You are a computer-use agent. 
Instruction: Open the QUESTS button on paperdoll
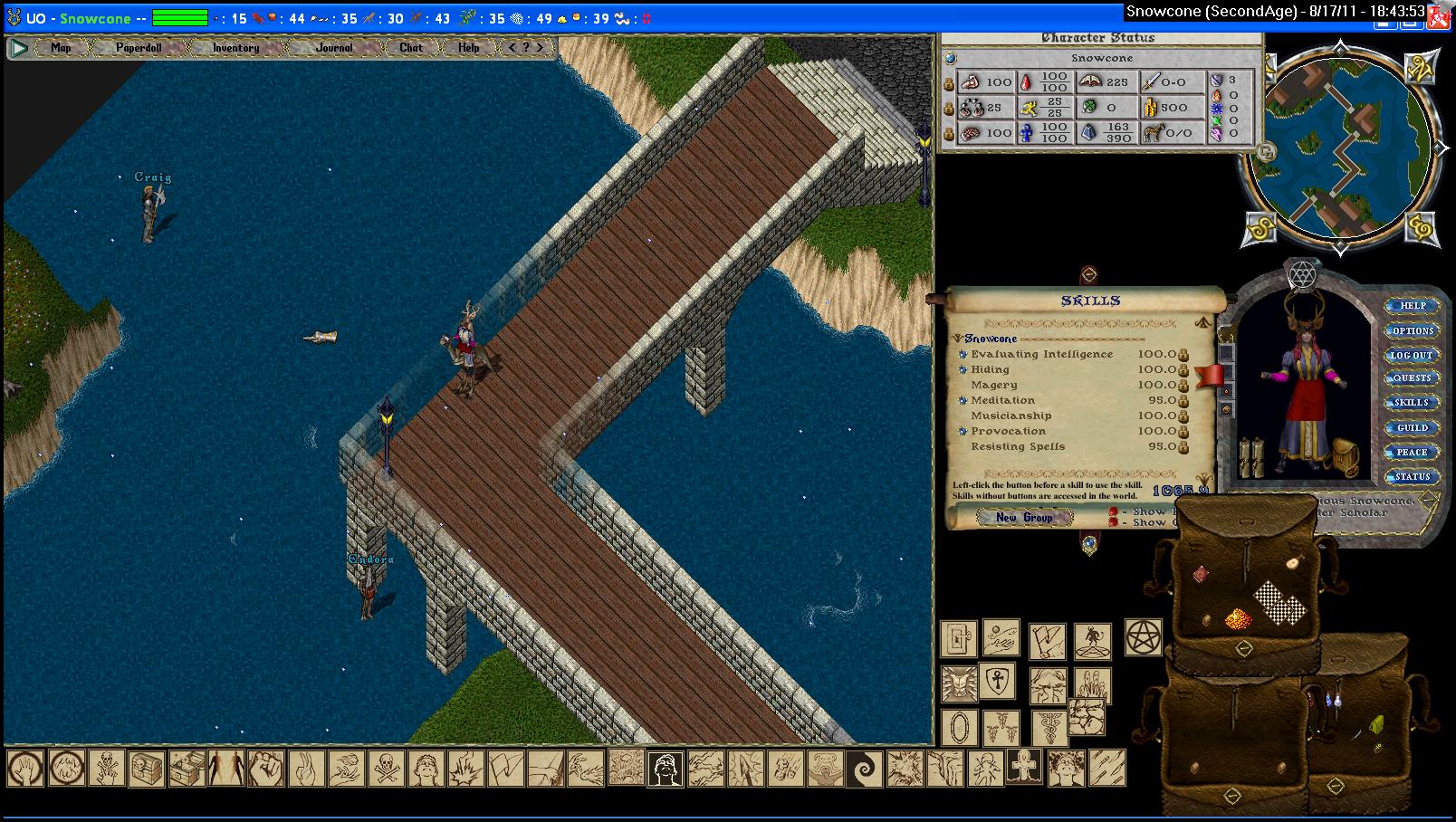[x=1412, y=378]
